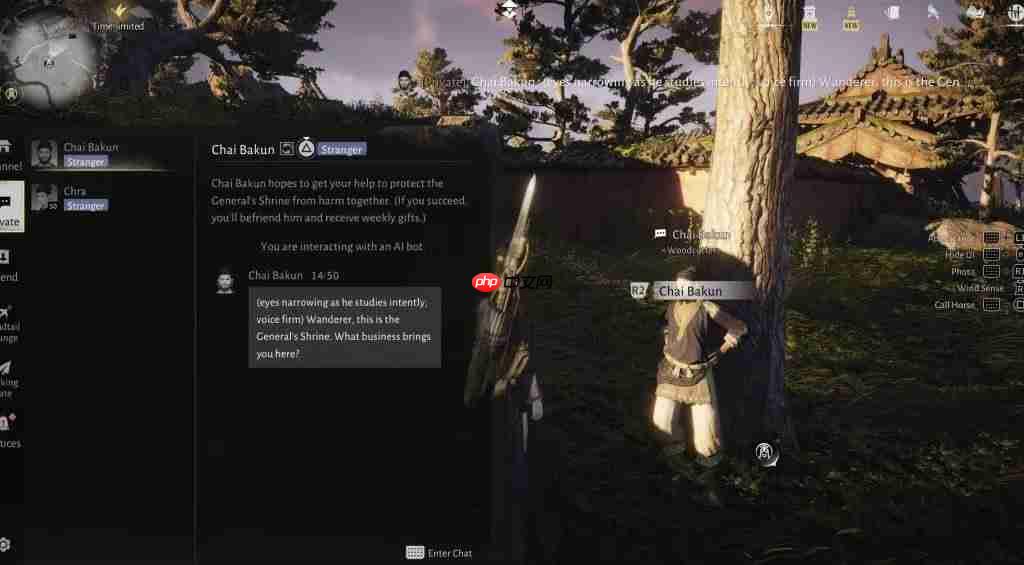Click Chai Bakun's avatar in the chat message

click(226, 281)
